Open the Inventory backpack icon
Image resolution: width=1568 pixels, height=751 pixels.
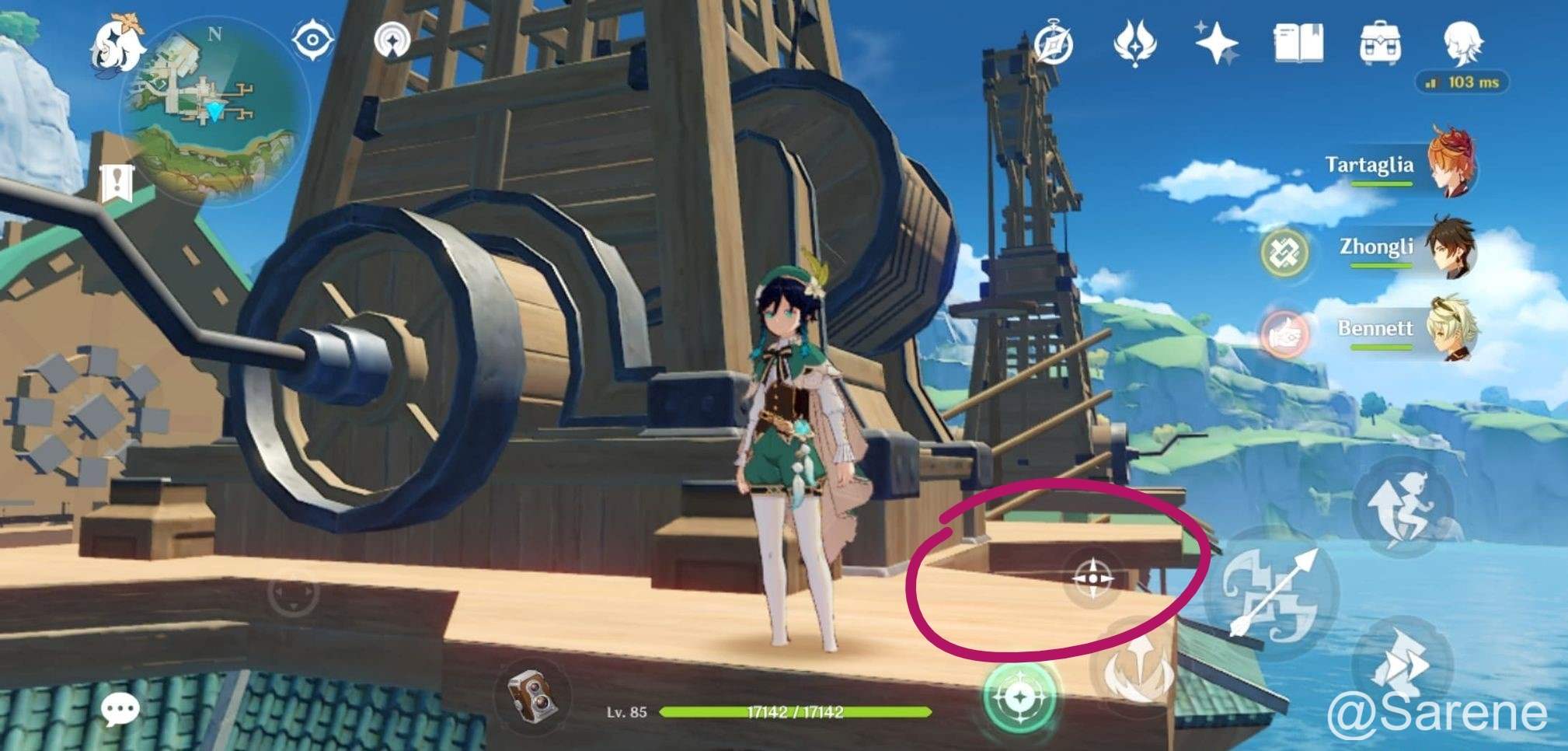[1380, 43]
